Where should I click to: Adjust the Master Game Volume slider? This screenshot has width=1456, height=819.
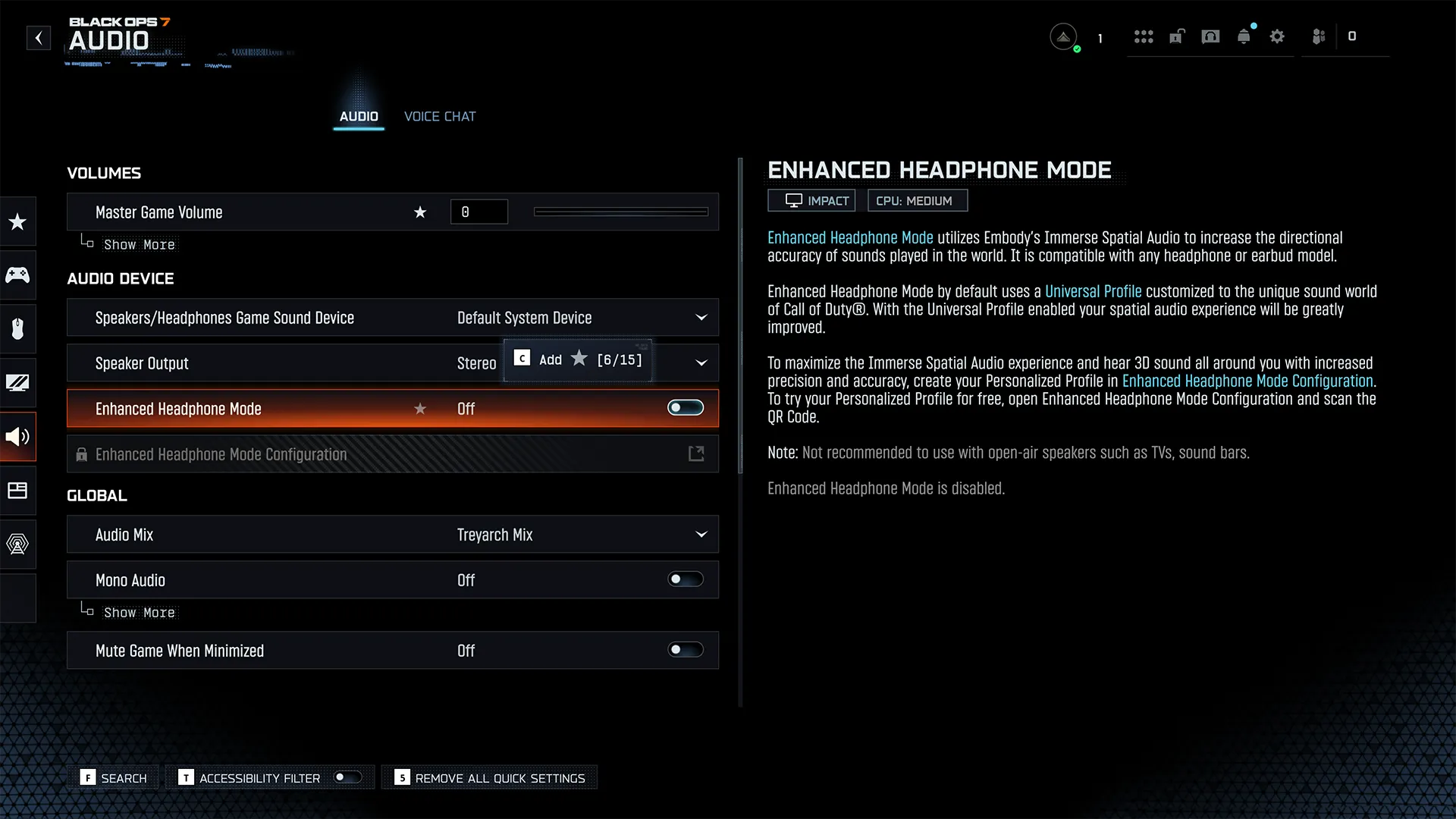click(620, 212)
